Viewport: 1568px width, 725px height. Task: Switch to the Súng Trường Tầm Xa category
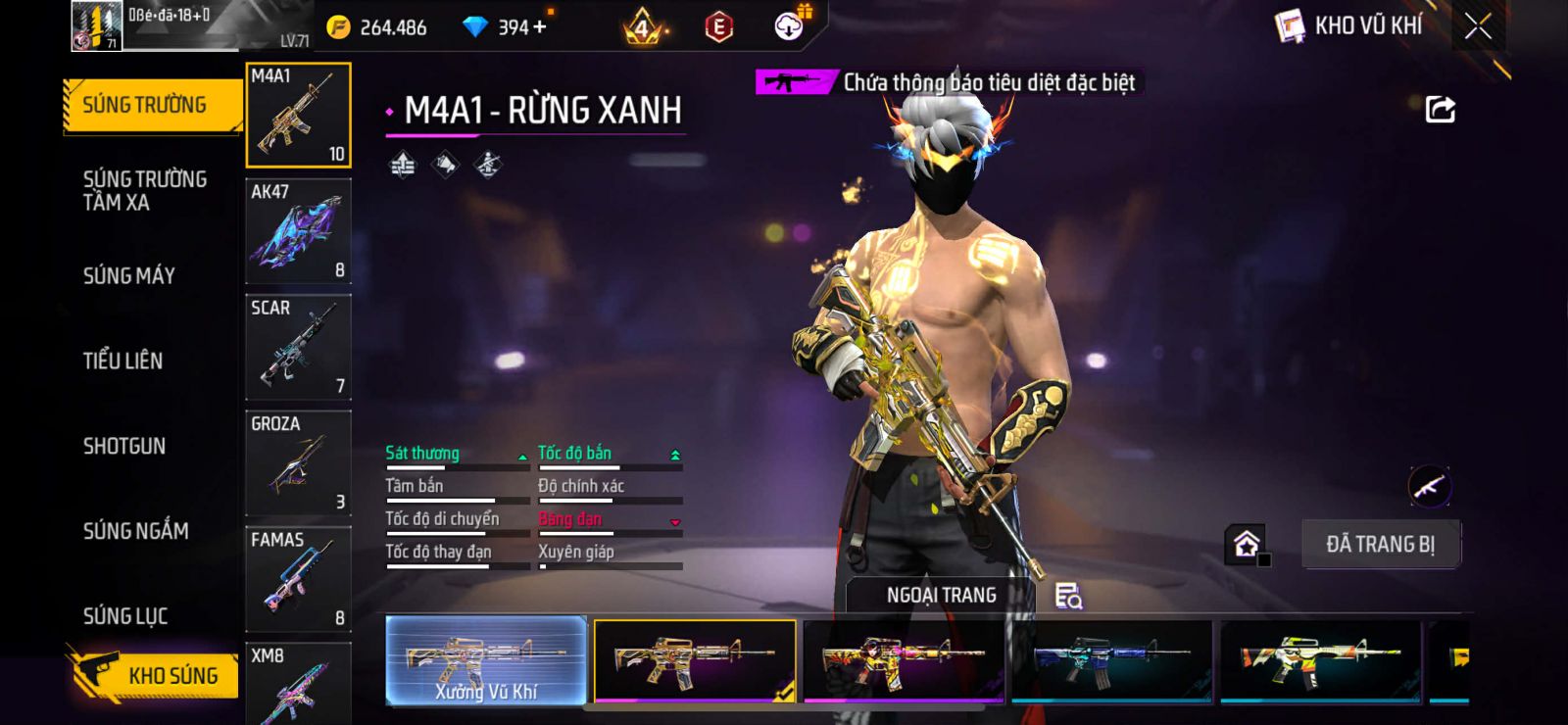(144, 191)
